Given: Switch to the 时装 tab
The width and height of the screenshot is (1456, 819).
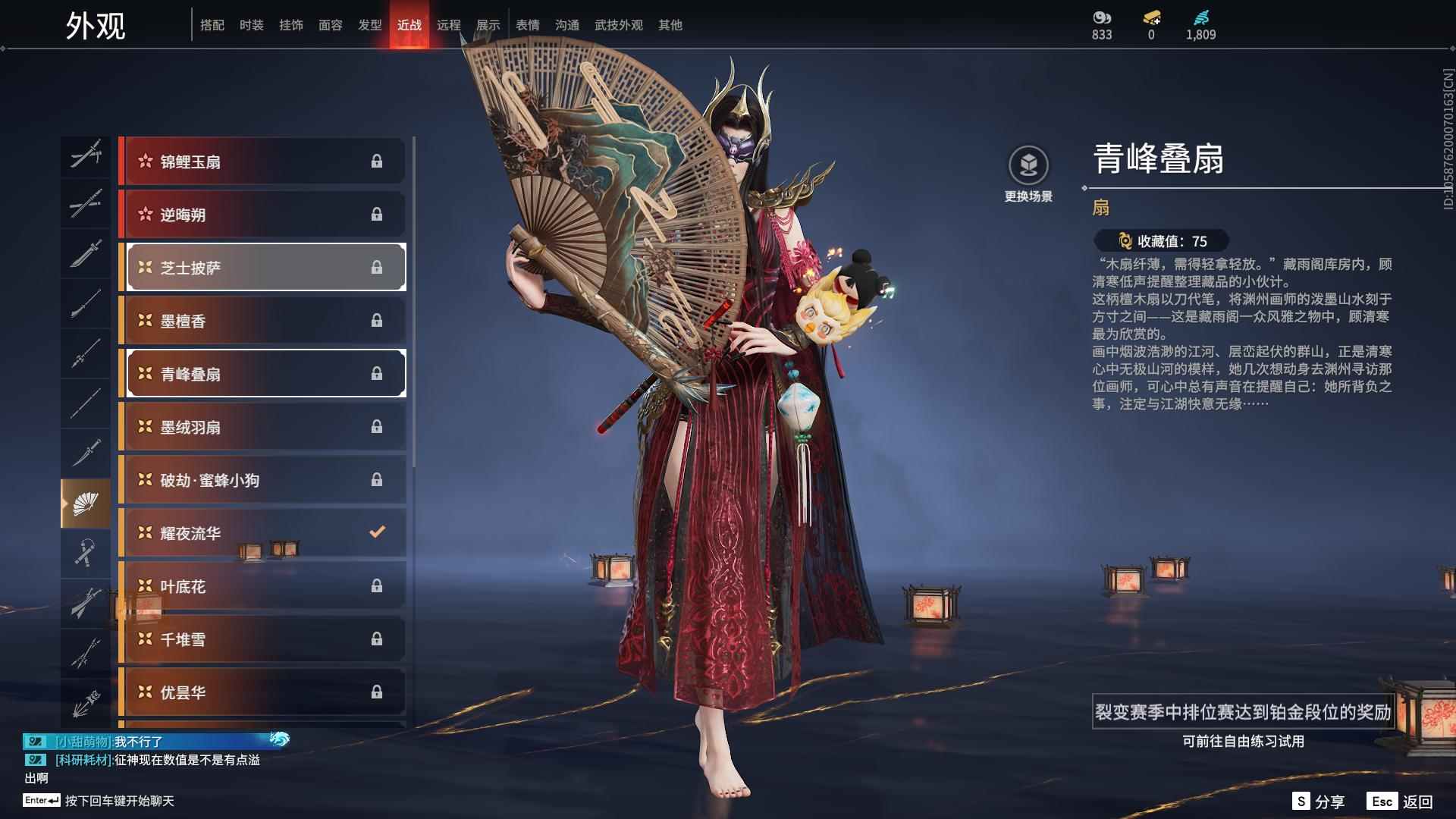Looking at the screenshot, I should pyautogui.click(x=251, y=24).
